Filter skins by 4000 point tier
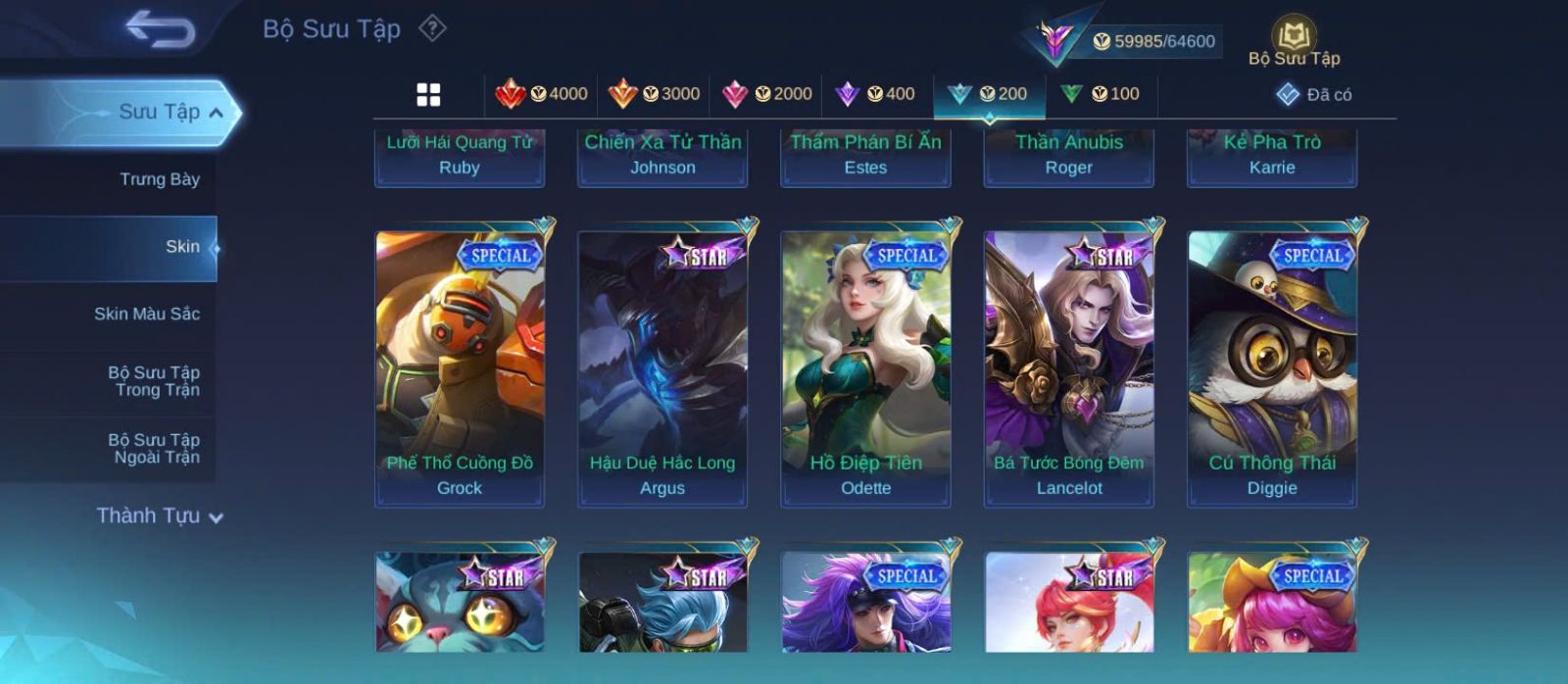1568x684 pixels. (541, 94)
